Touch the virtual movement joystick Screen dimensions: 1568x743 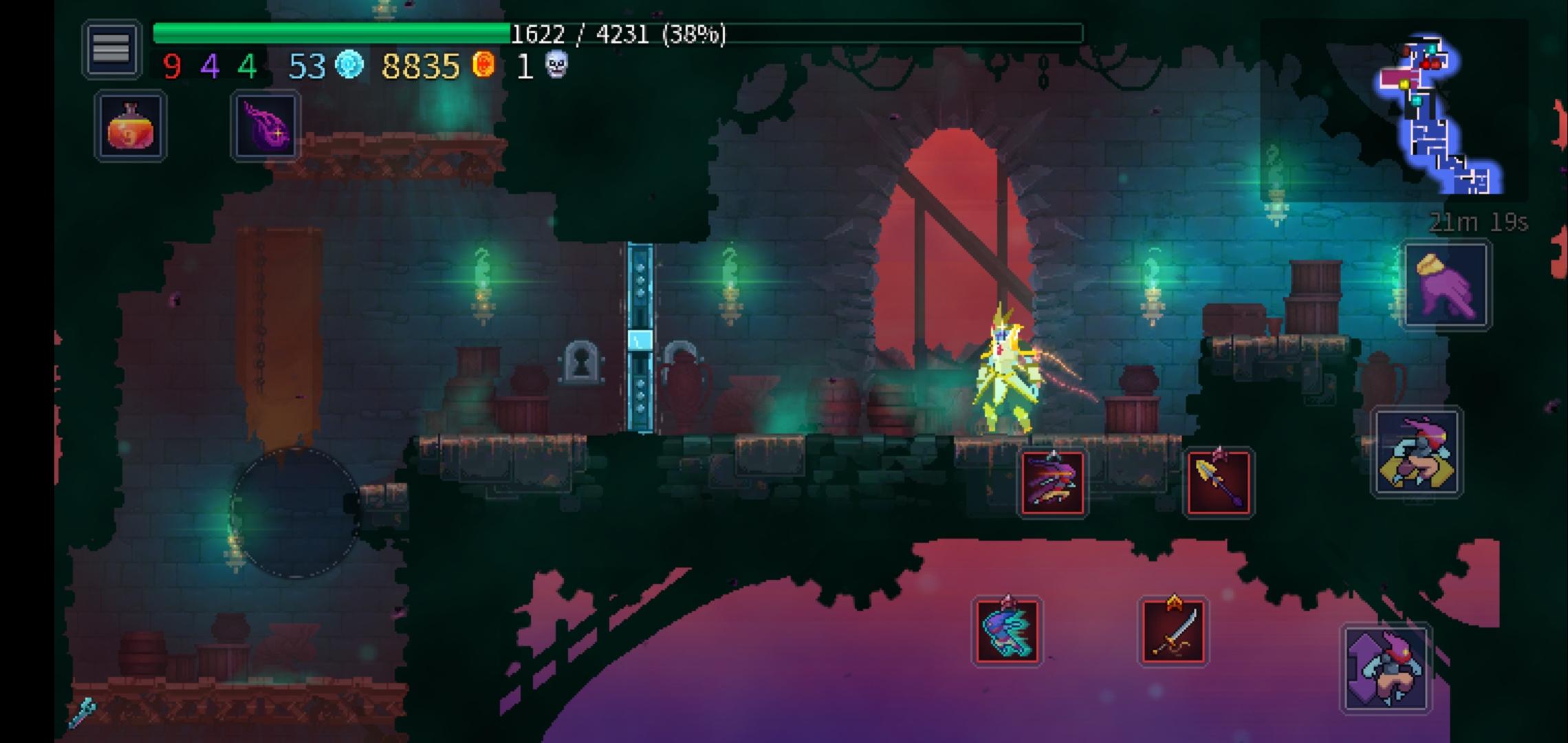click(295, 513)
